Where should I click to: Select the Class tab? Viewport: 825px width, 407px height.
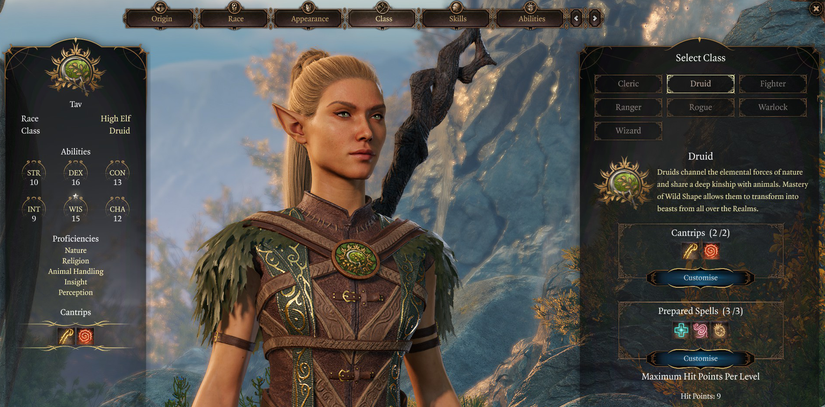pyautogui.click(x=382, y=18)
